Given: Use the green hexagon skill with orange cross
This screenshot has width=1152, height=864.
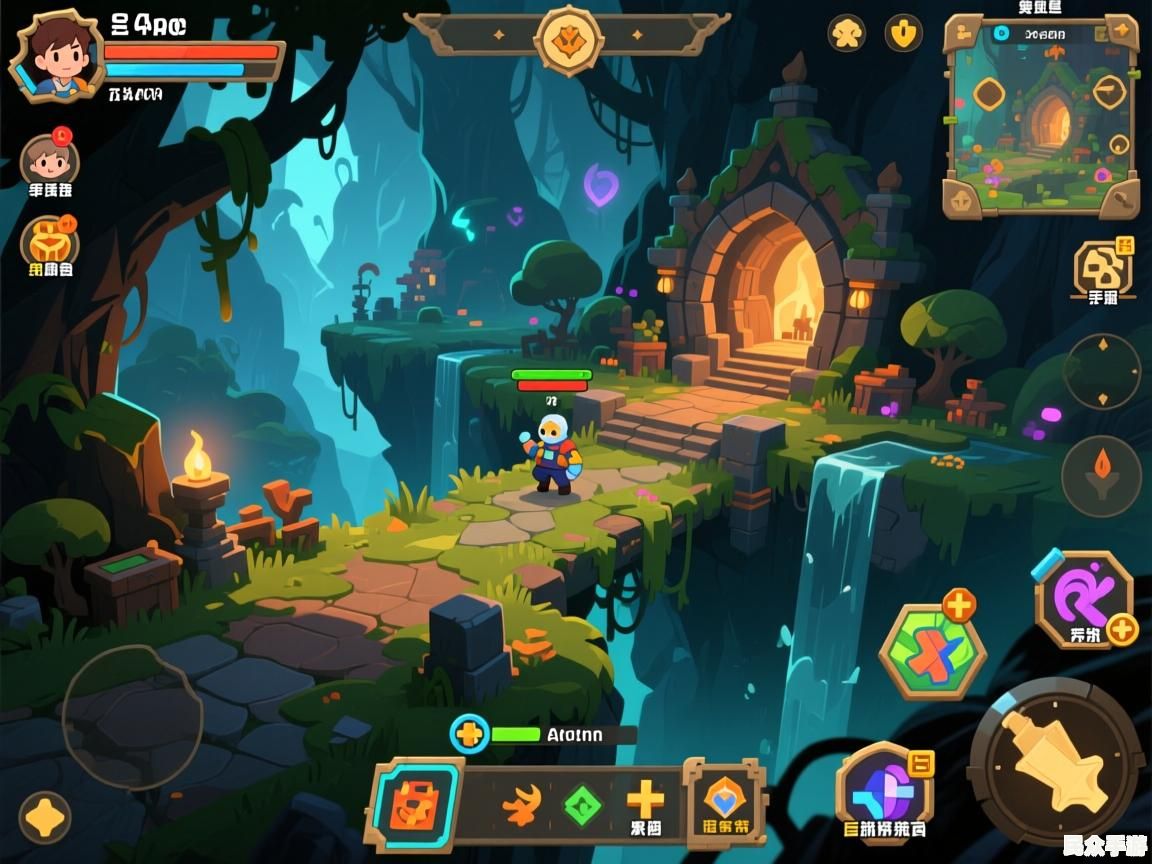Looking at the screenshot, I should point(932,653).
